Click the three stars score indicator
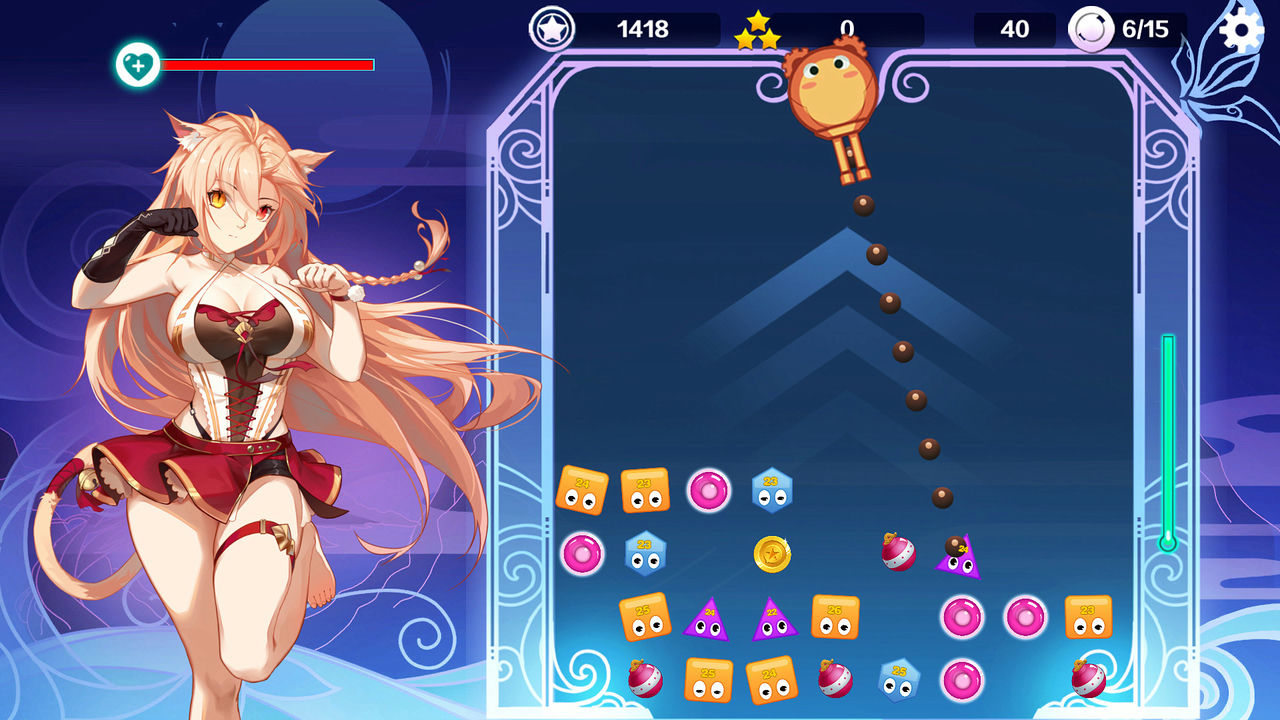Screen dimensions: 1280x720 point(758,27)
